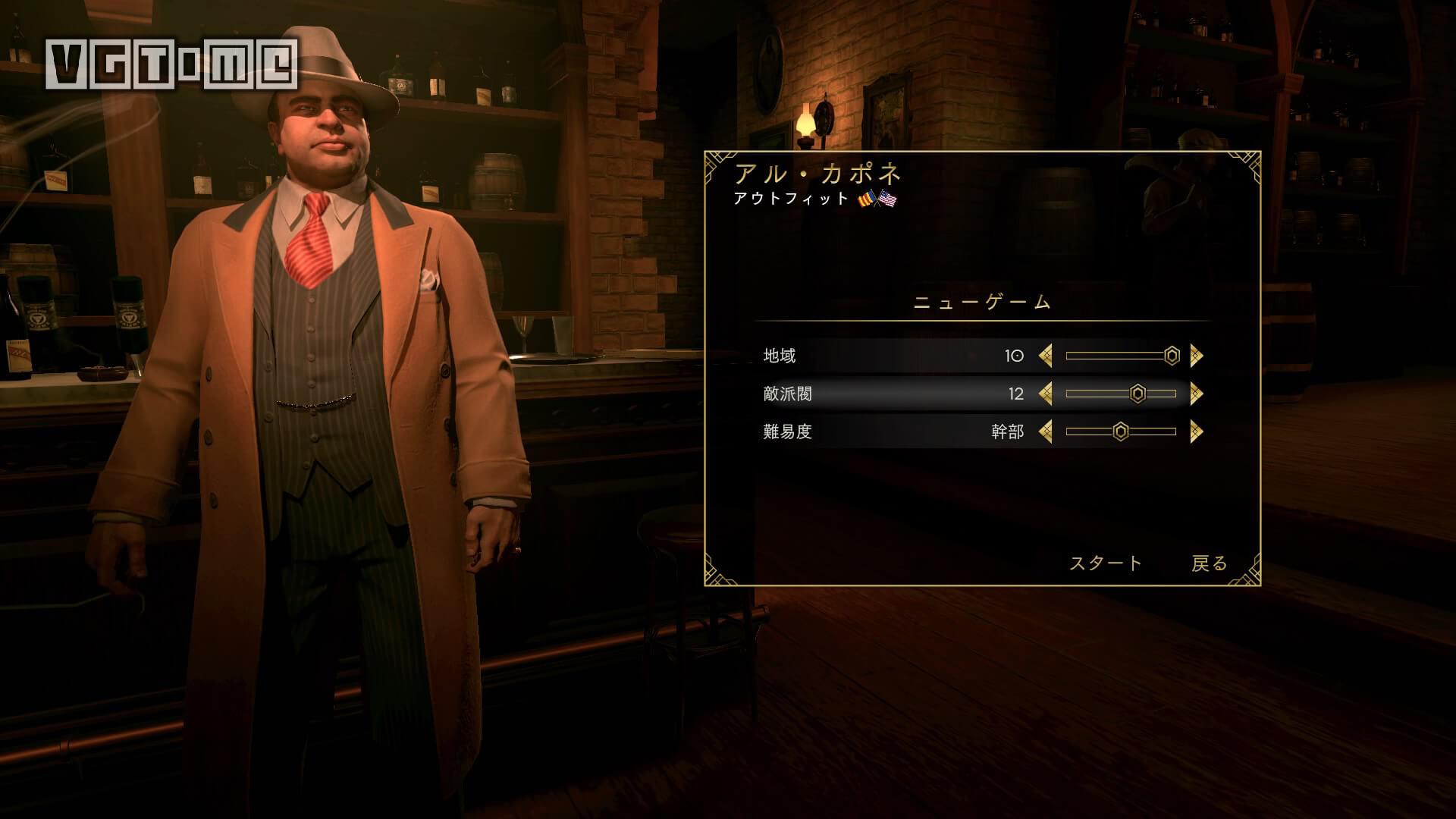Increase 敵派閥 with its right chevron
Screen dimensions: 1456x819
(1197, 394)
